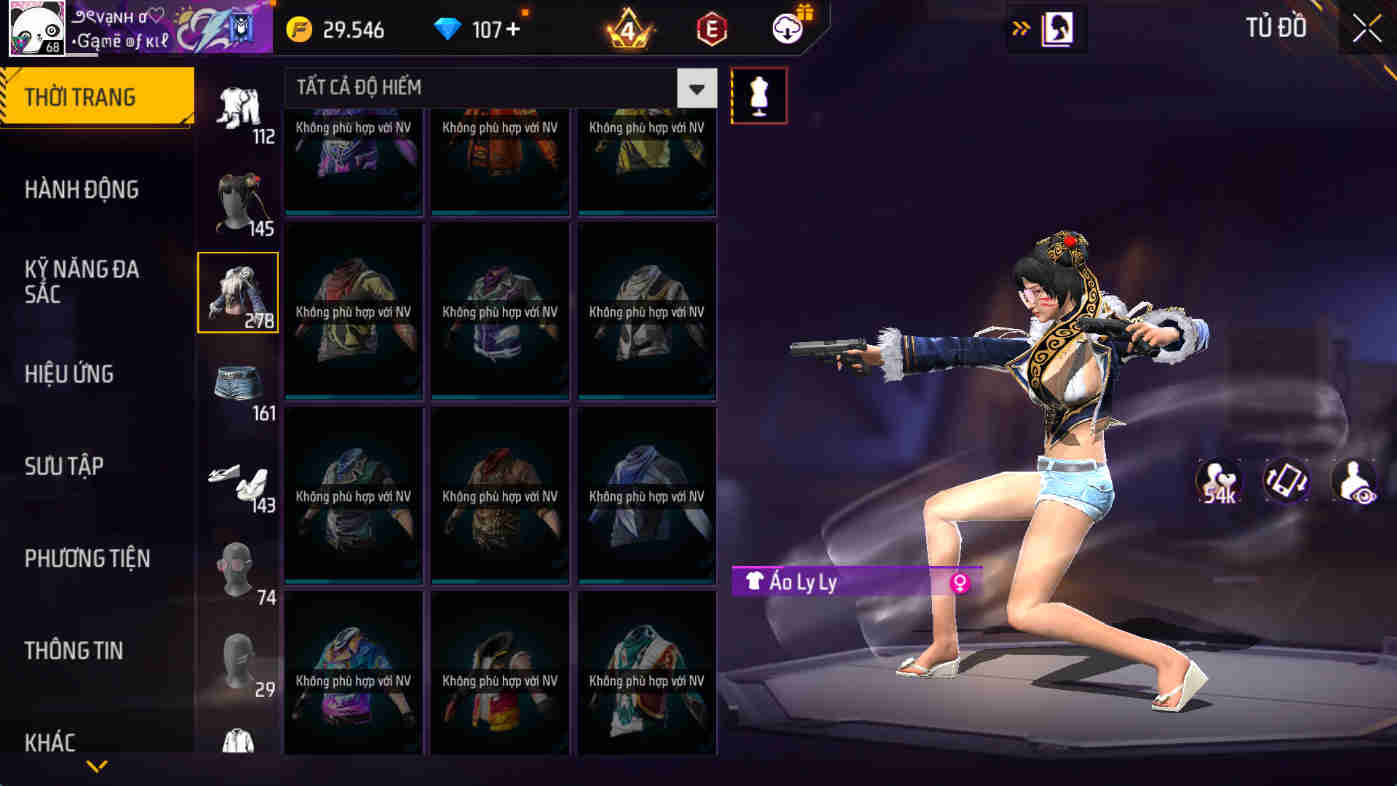Select the backpack category icon with 145 items
The image size is (1397, 786).
click(238, 198)
